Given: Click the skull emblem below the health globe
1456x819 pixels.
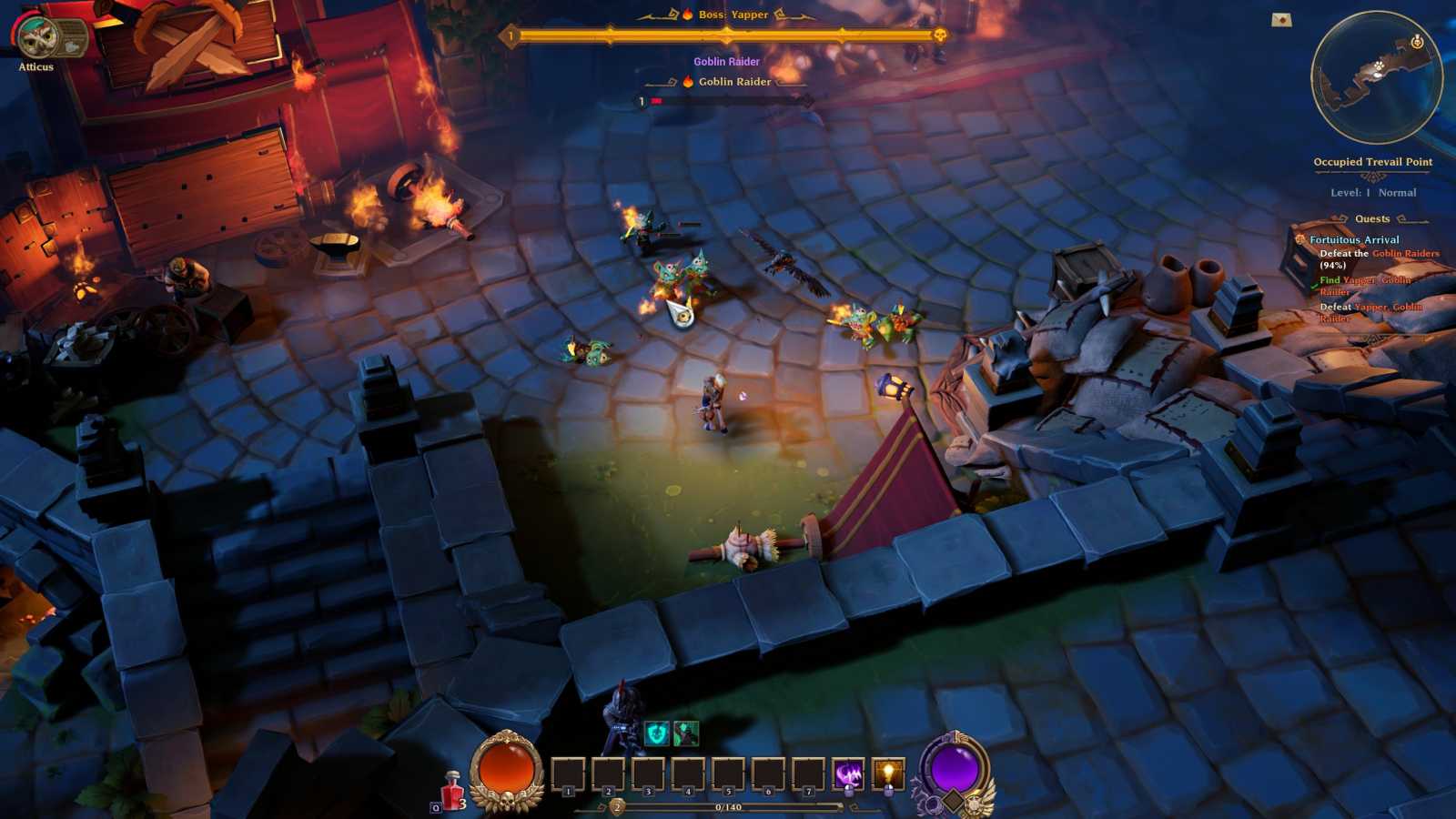Looking at the screenshot, I should 509,802.
